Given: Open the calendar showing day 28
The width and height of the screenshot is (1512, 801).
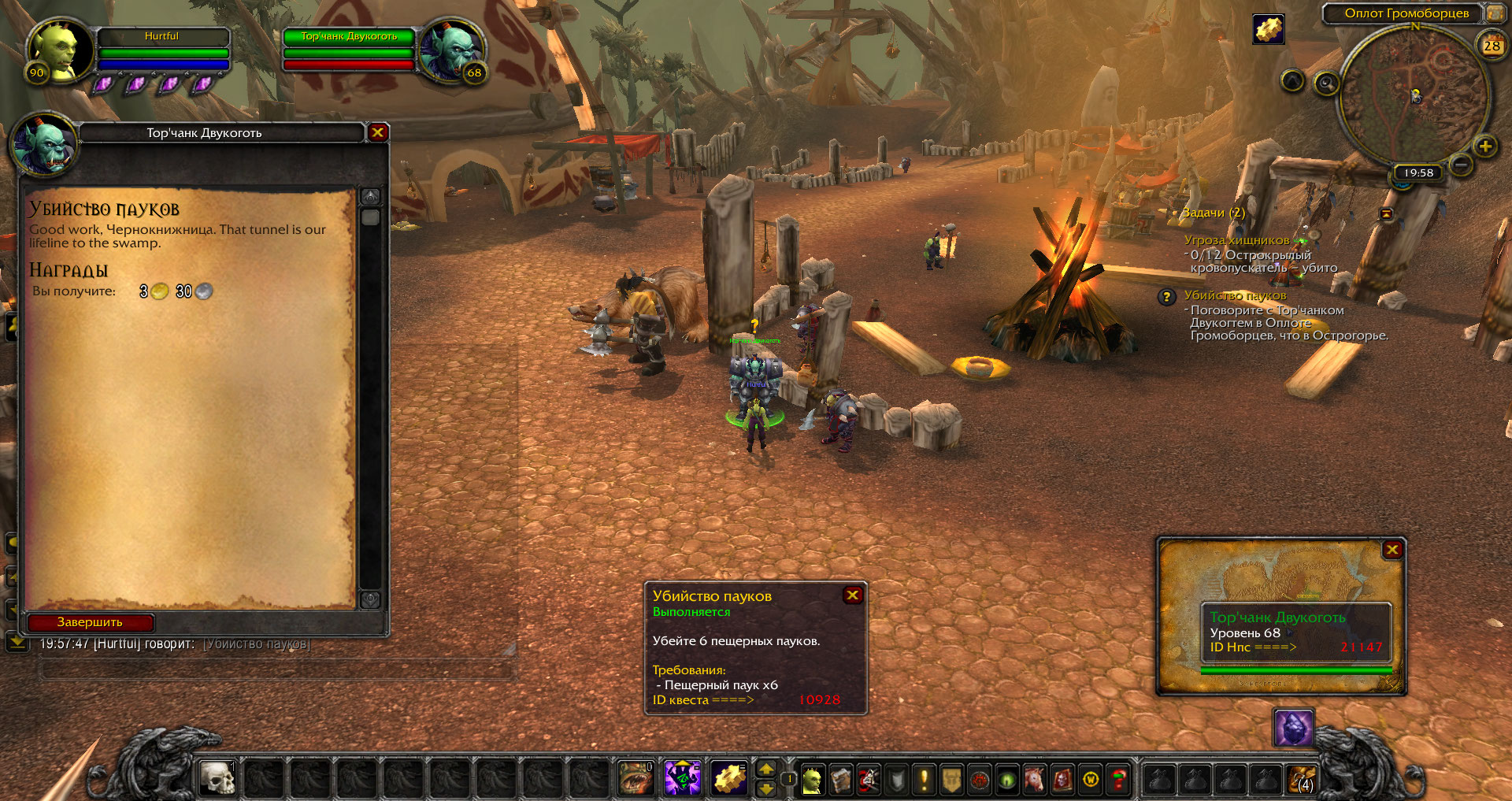Looking at the screenshot, I should [1492, 46].
